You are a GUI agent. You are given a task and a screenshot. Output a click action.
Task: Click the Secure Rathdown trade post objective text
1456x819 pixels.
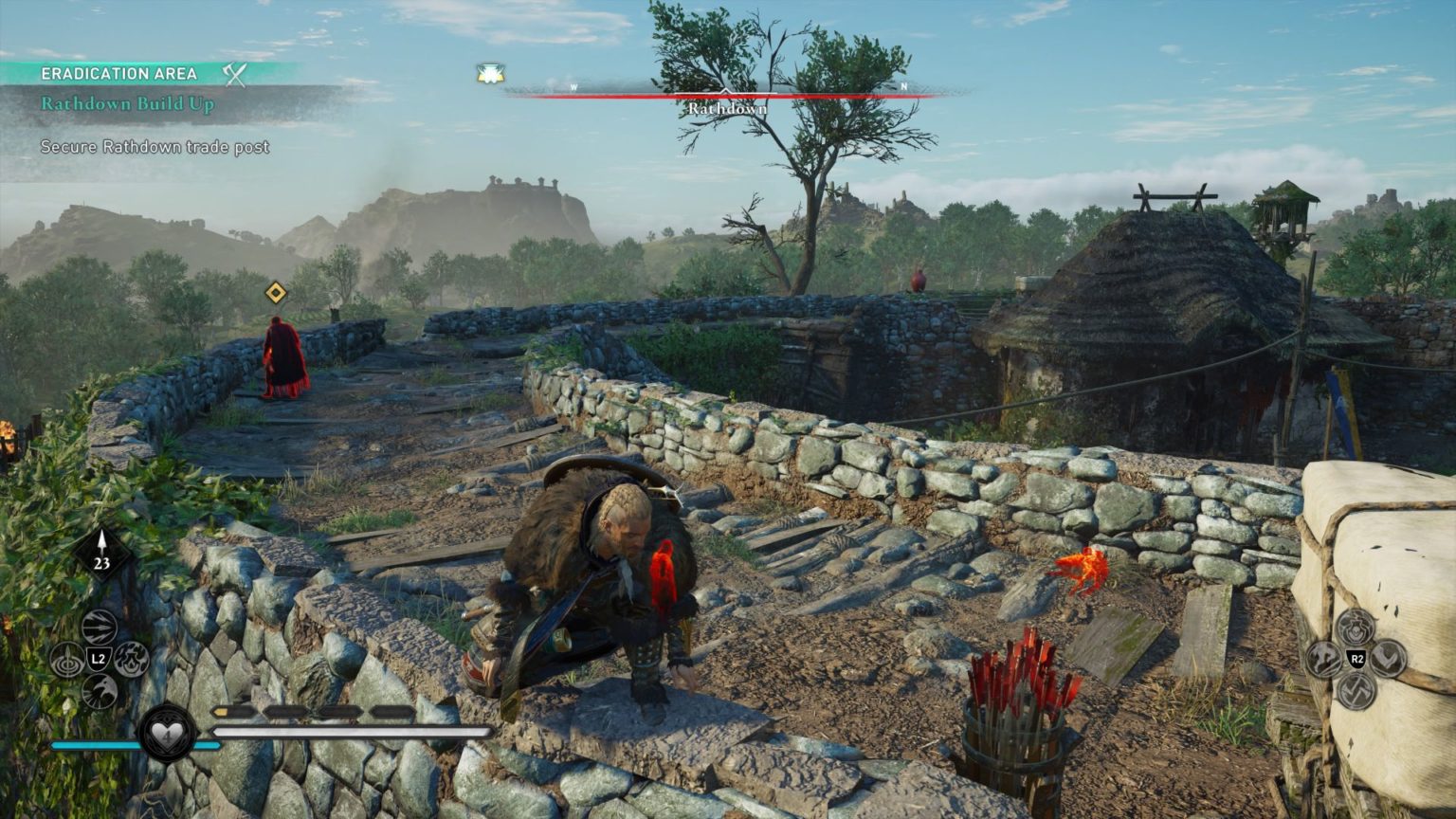click(x=153, y=148)
